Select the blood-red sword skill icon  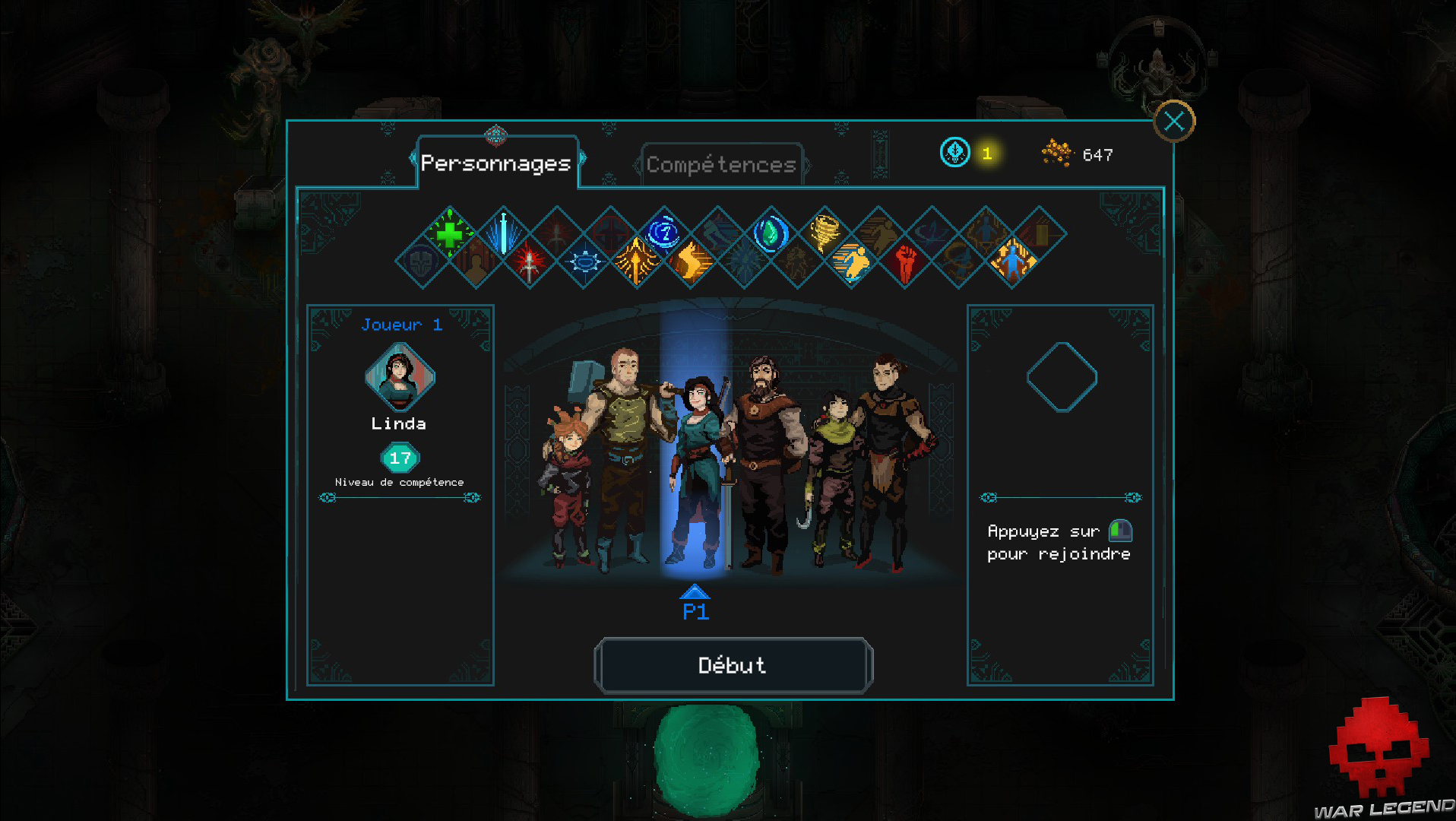529,262
